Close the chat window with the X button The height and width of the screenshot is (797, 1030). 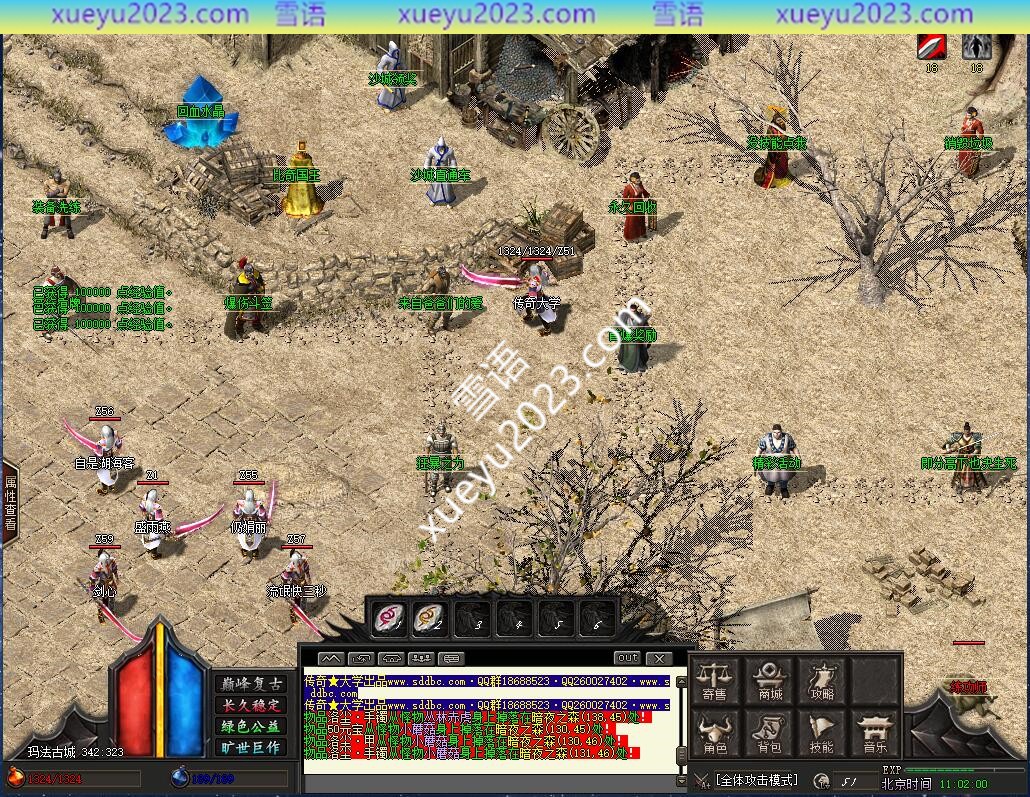[658, 658]
